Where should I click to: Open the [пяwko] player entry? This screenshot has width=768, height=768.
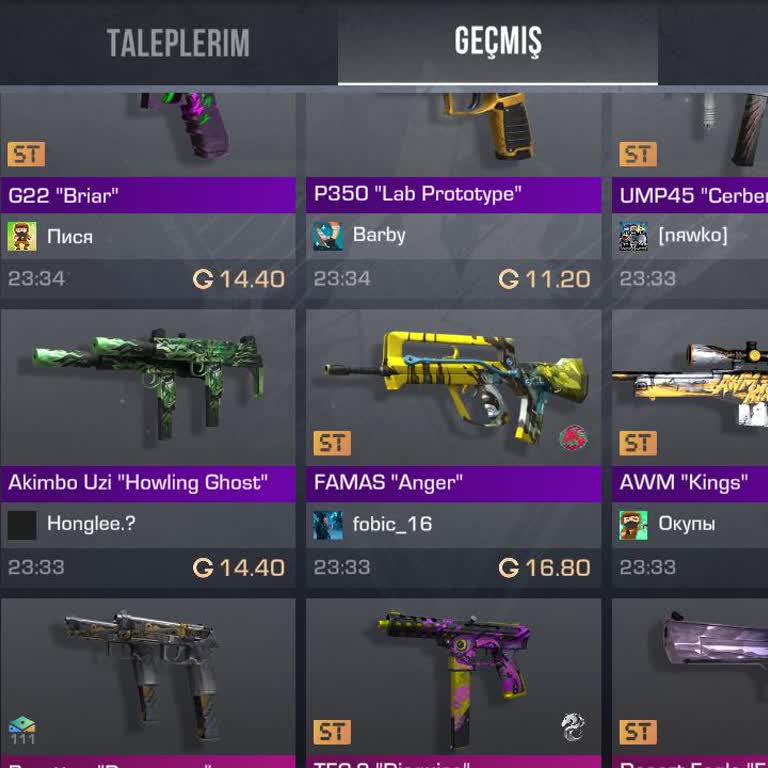692,236
